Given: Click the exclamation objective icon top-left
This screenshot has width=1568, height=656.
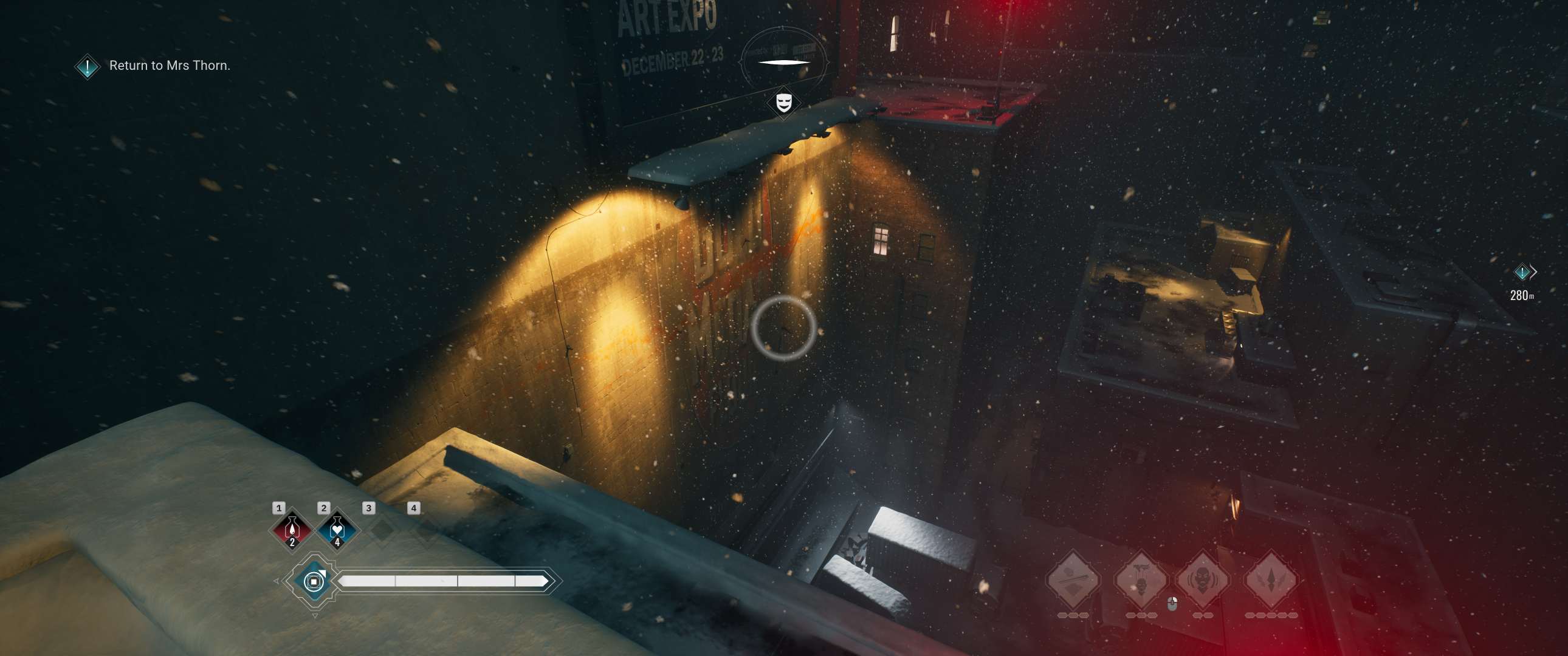Looking at the screenshot, I should tap(86, 67).
